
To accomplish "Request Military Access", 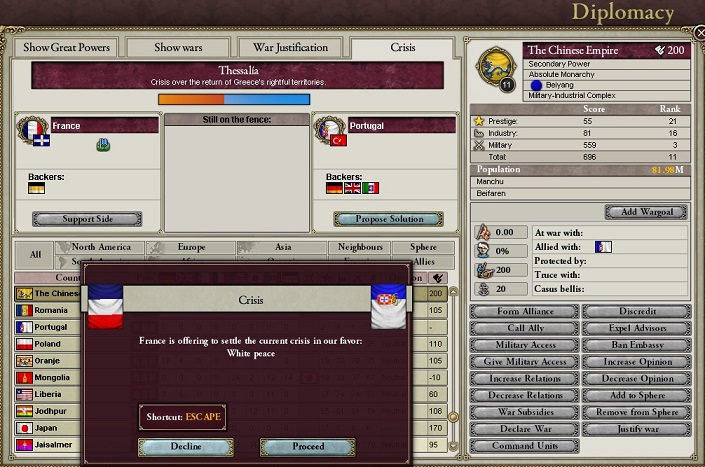I will 523,345.
